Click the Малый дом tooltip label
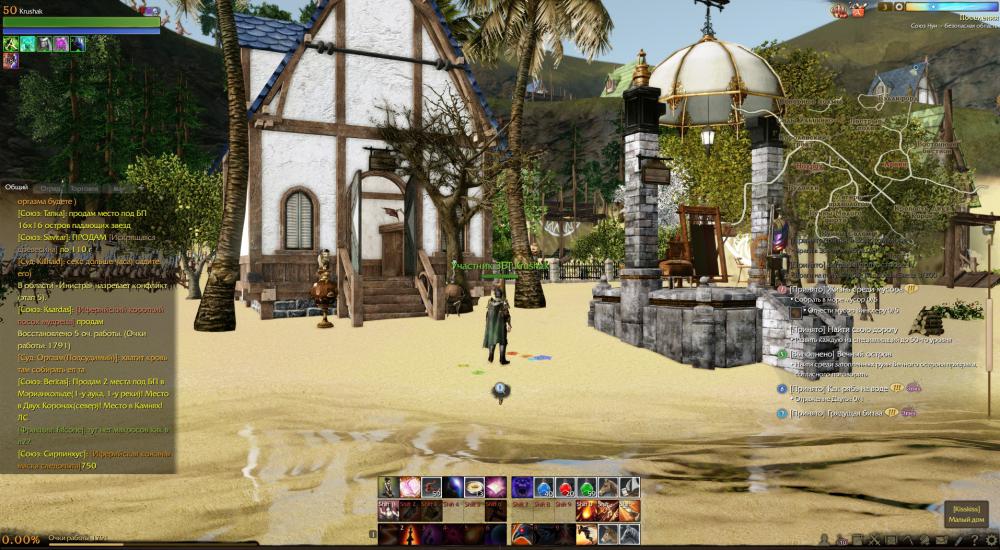The image size is (1000, 550). [x=966, y=519]
